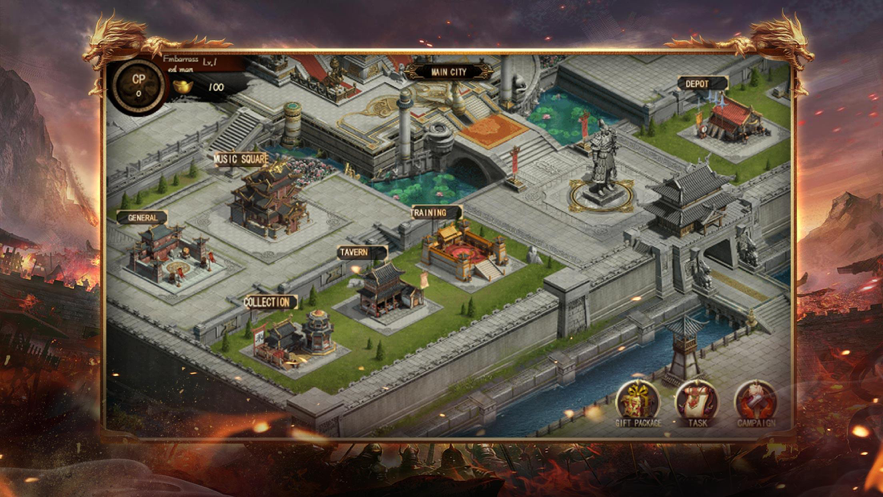The height and width of the screenshot is (497, 883).
Task: Open the Task scroll icon
Action: [x=697, y=400]
